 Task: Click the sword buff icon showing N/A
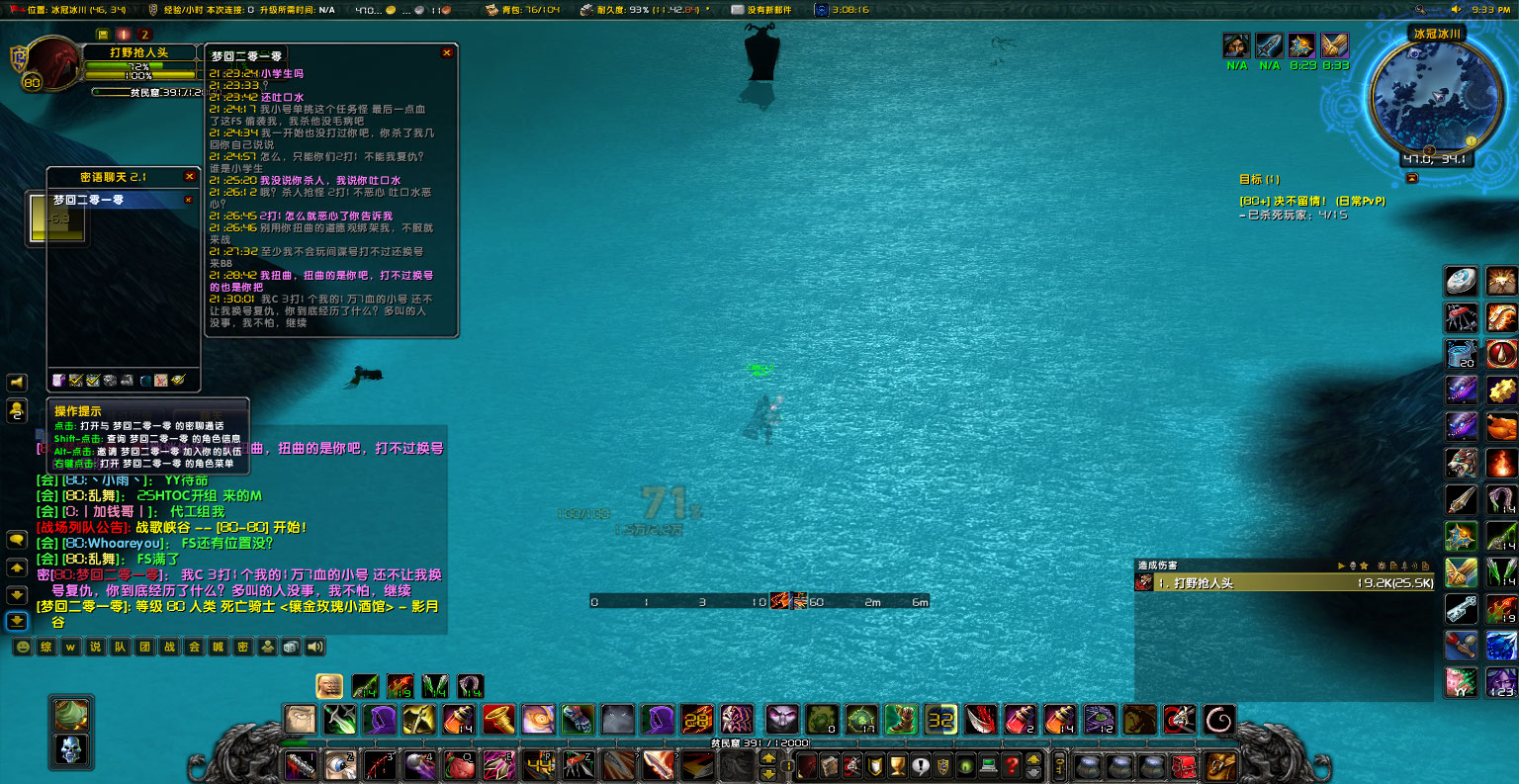(1269, 45)
